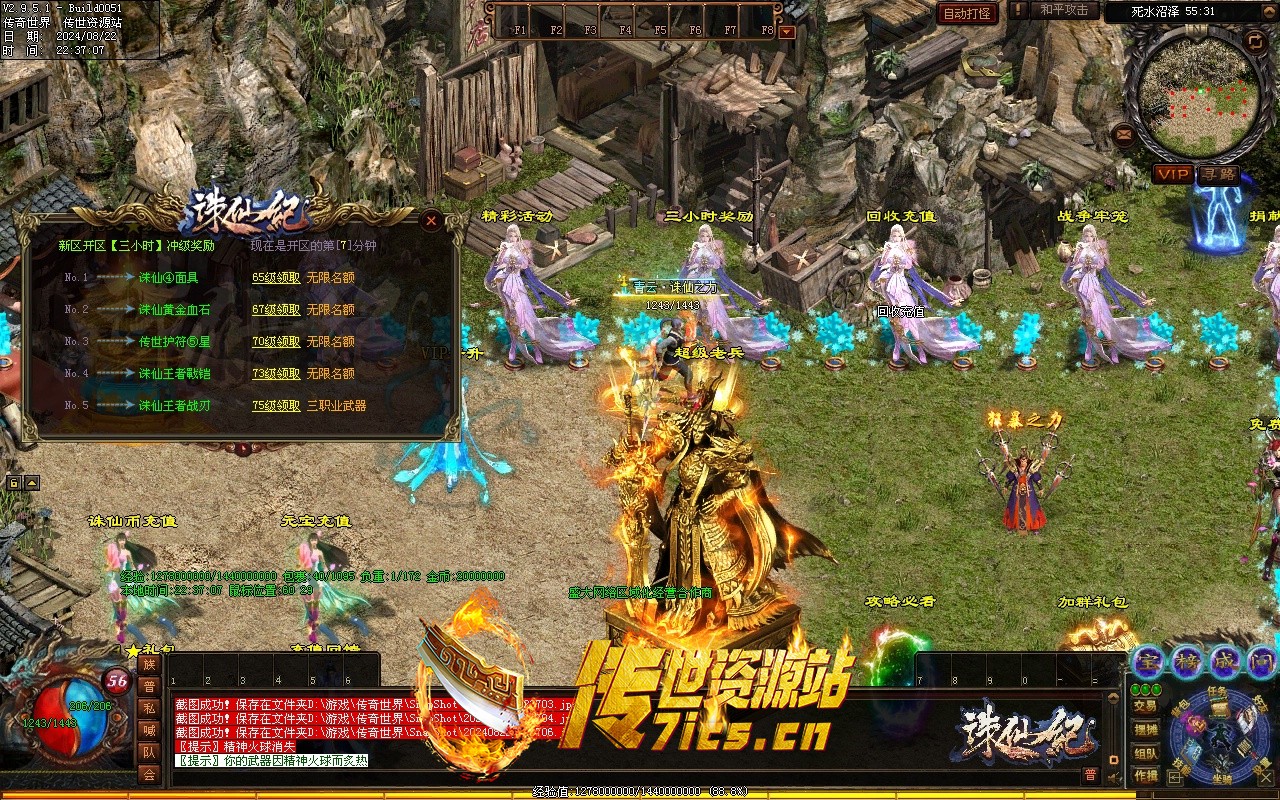Select the 宝 round orb button

click(1147, 661)
